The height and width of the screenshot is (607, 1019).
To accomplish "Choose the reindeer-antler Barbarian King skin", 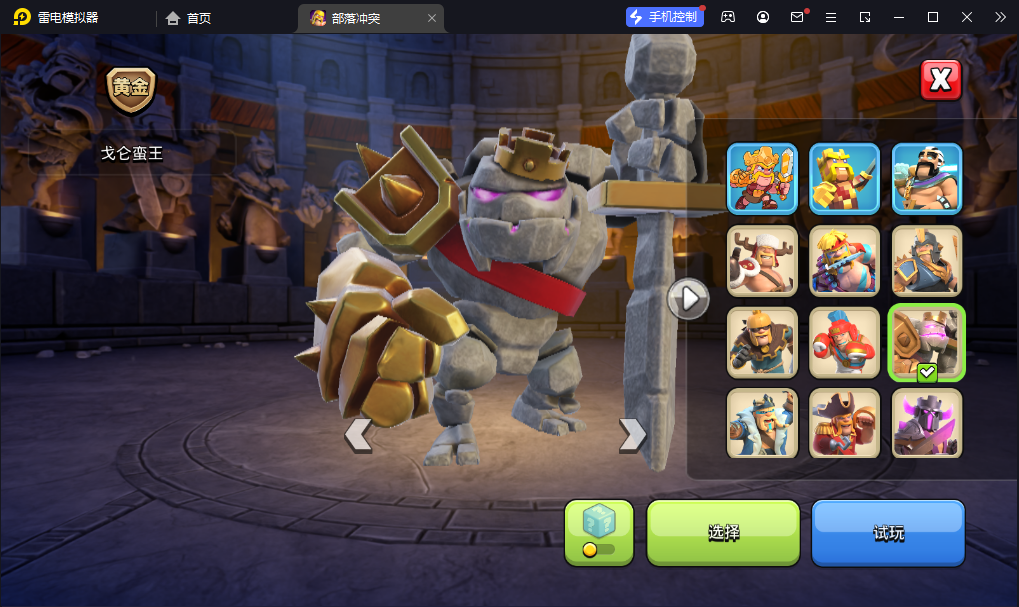I will pos(762,261).
